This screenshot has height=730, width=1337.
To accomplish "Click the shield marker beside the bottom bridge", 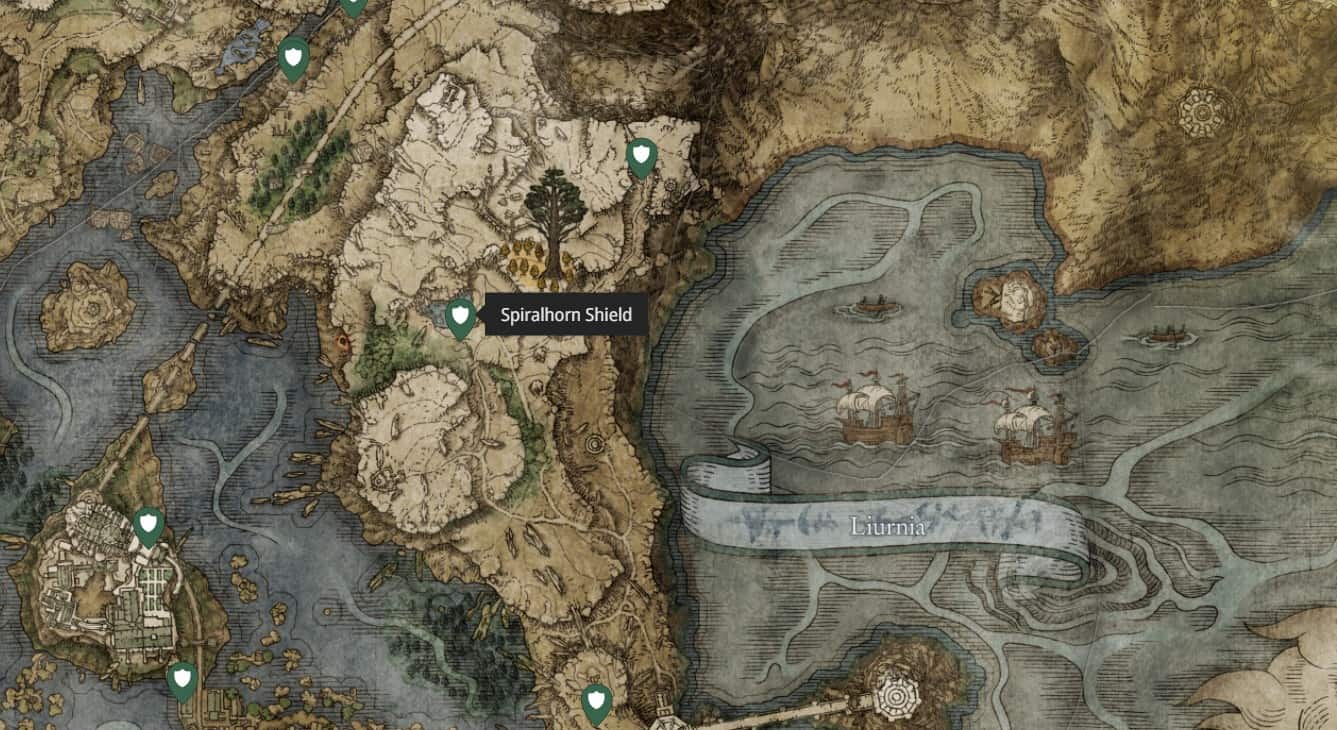I will [597, 702].
